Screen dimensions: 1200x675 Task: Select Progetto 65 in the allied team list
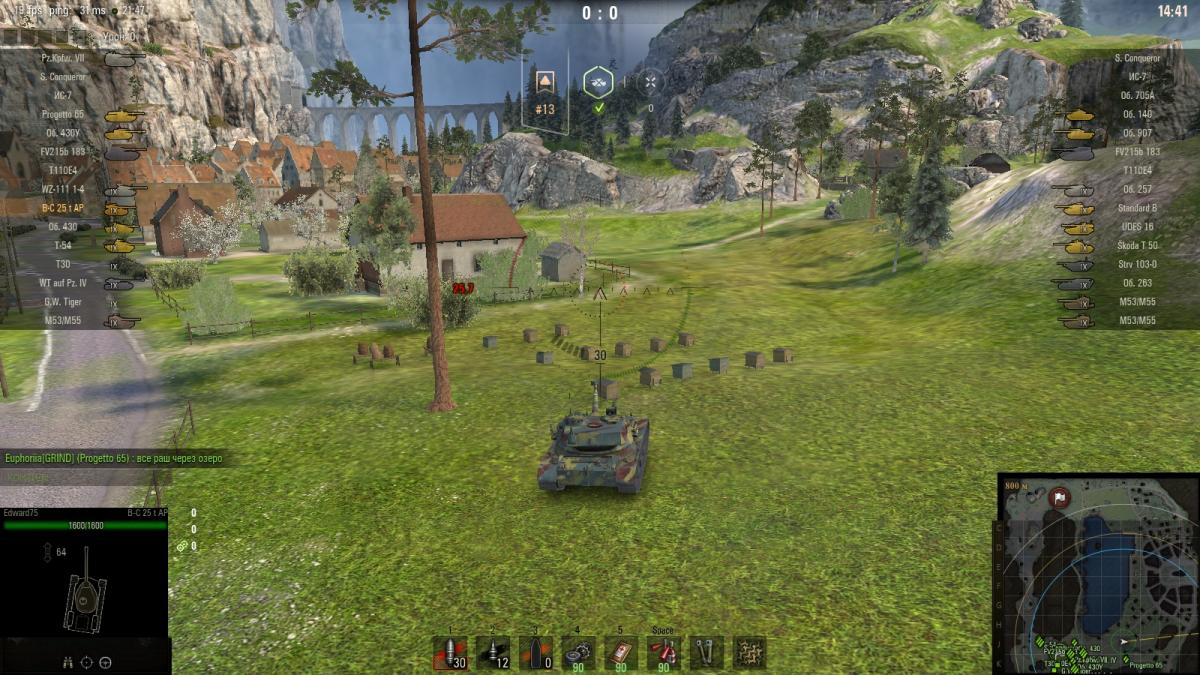(64, 114)
